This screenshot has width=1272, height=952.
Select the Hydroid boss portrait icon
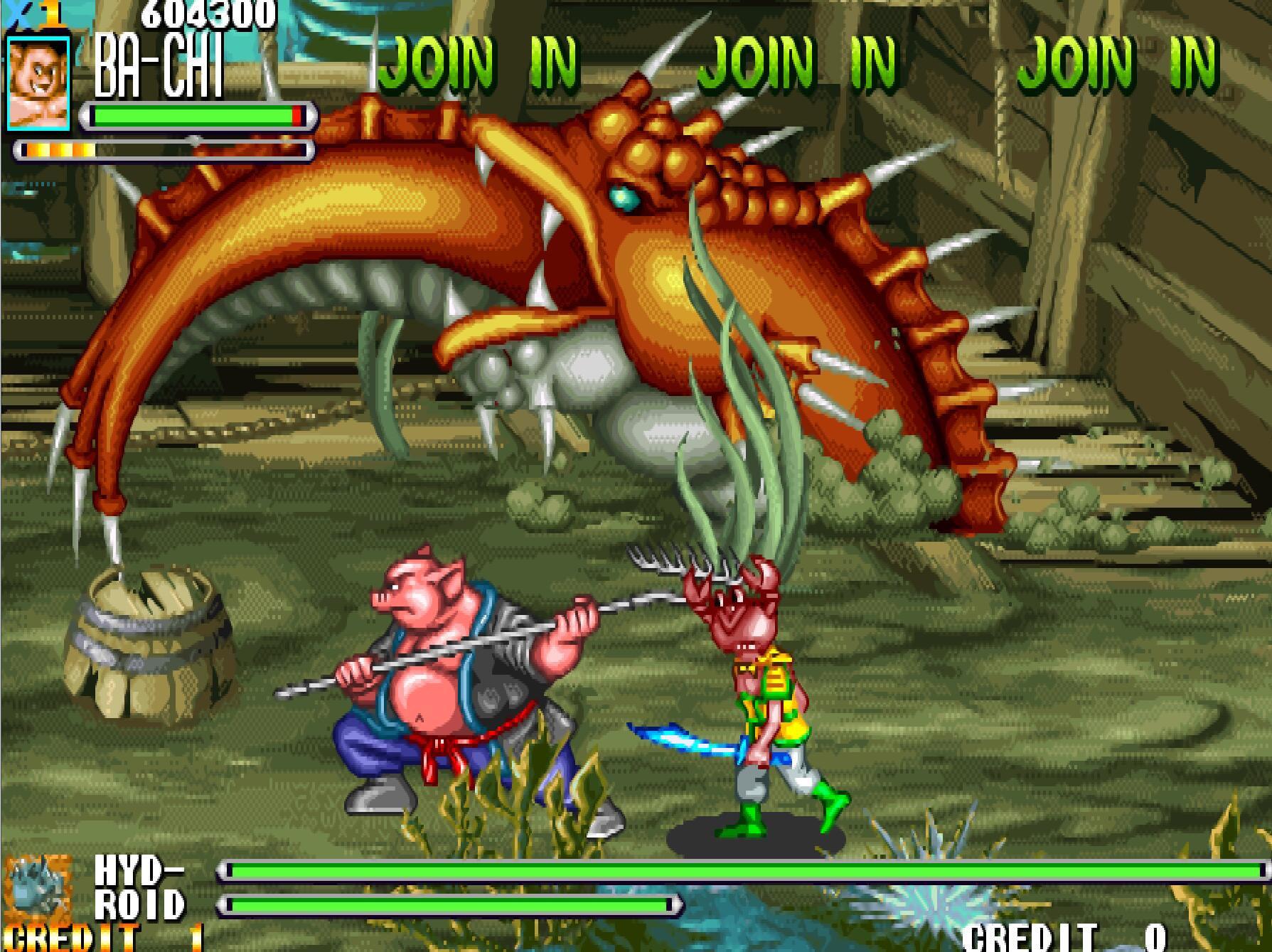coord(38,889)
